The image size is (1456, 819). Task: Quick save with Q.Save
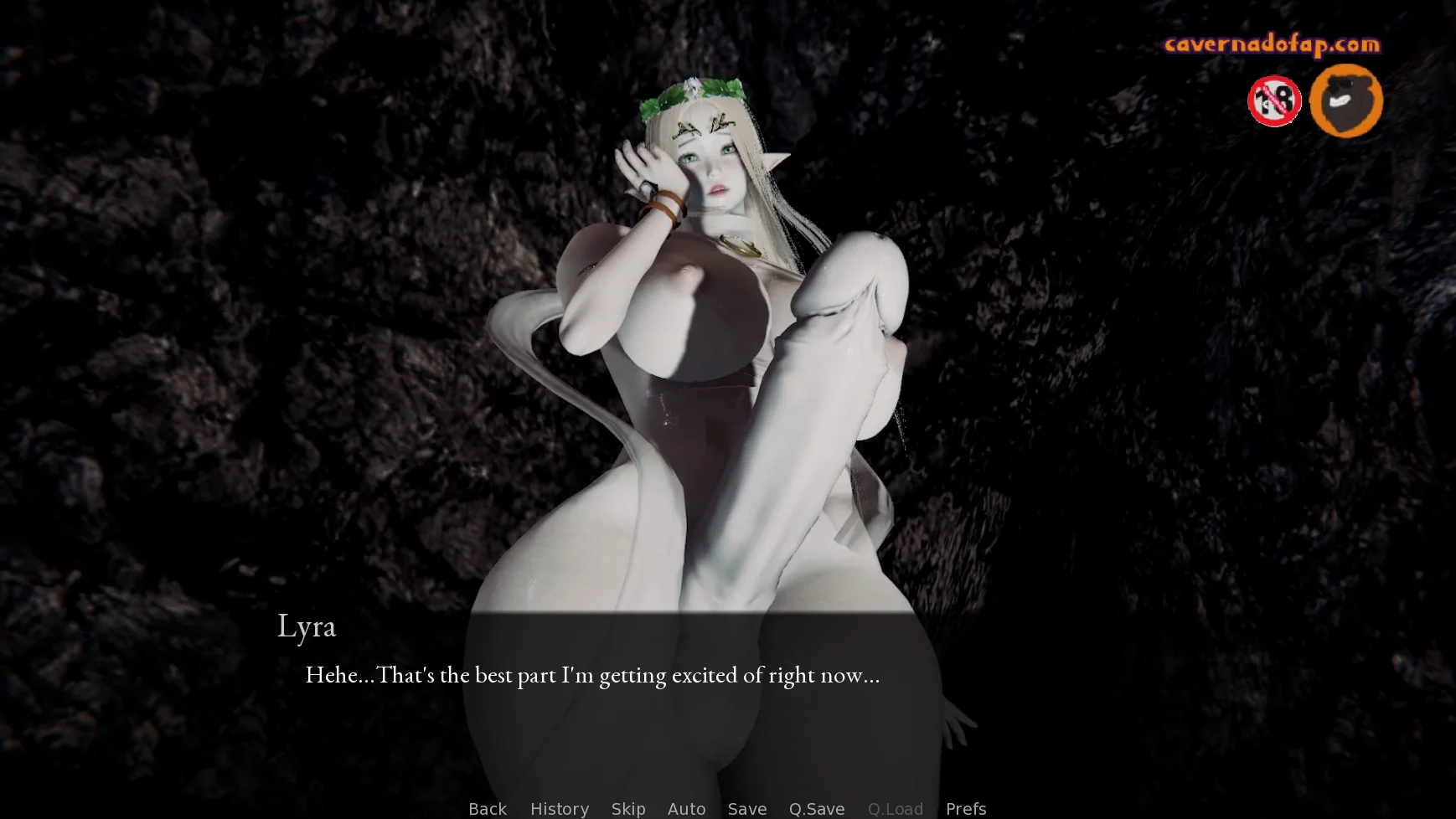[x=816, y=808]
